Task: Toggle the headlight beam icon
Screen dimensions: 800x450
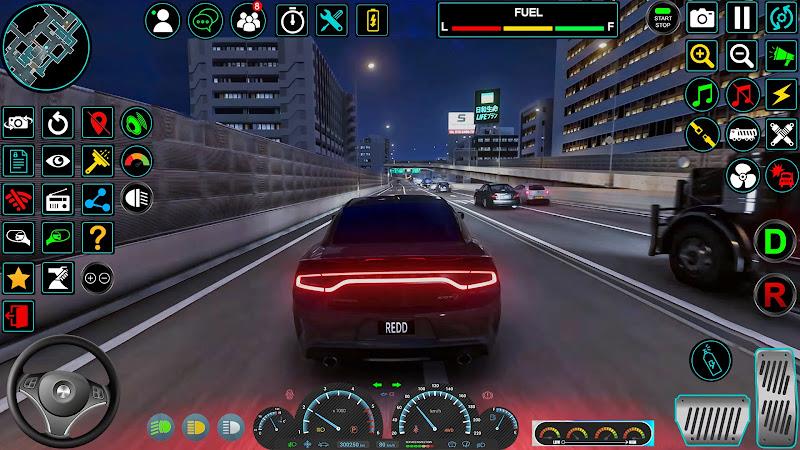Action: pos(135,197)
